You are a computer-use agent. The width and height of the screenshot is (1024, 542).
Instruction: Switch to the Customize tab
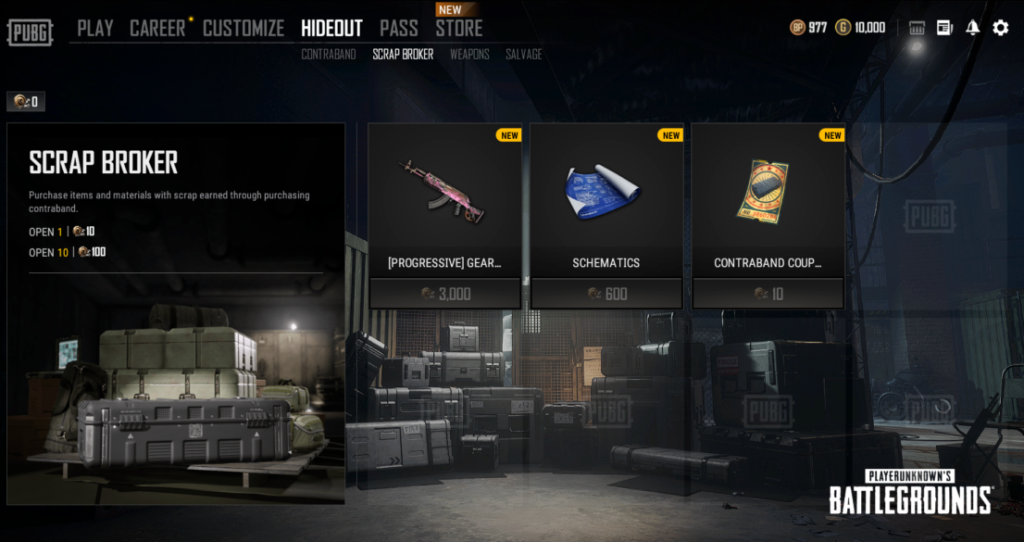[243, 28]
